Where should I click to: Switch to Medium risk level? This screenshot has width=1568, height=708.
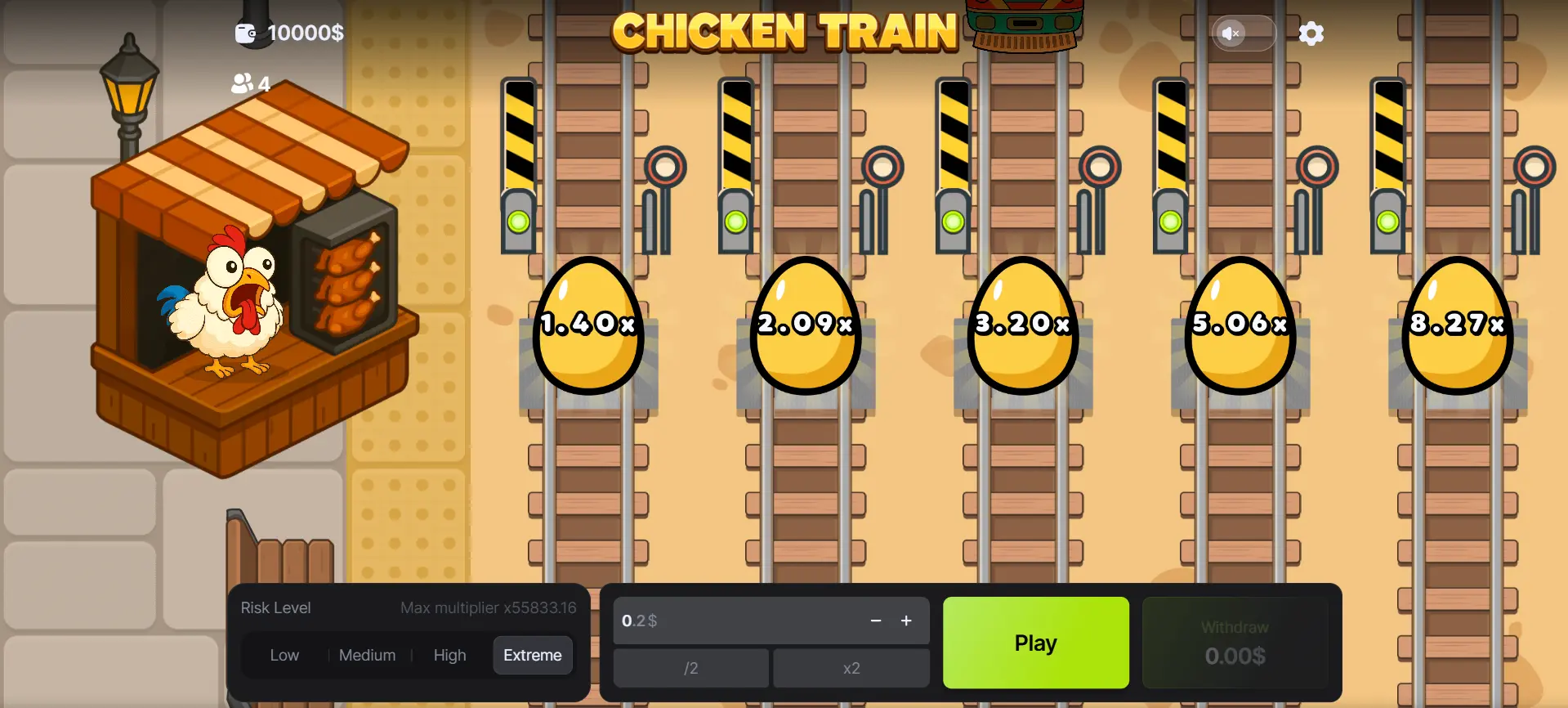tap(367, 654)
